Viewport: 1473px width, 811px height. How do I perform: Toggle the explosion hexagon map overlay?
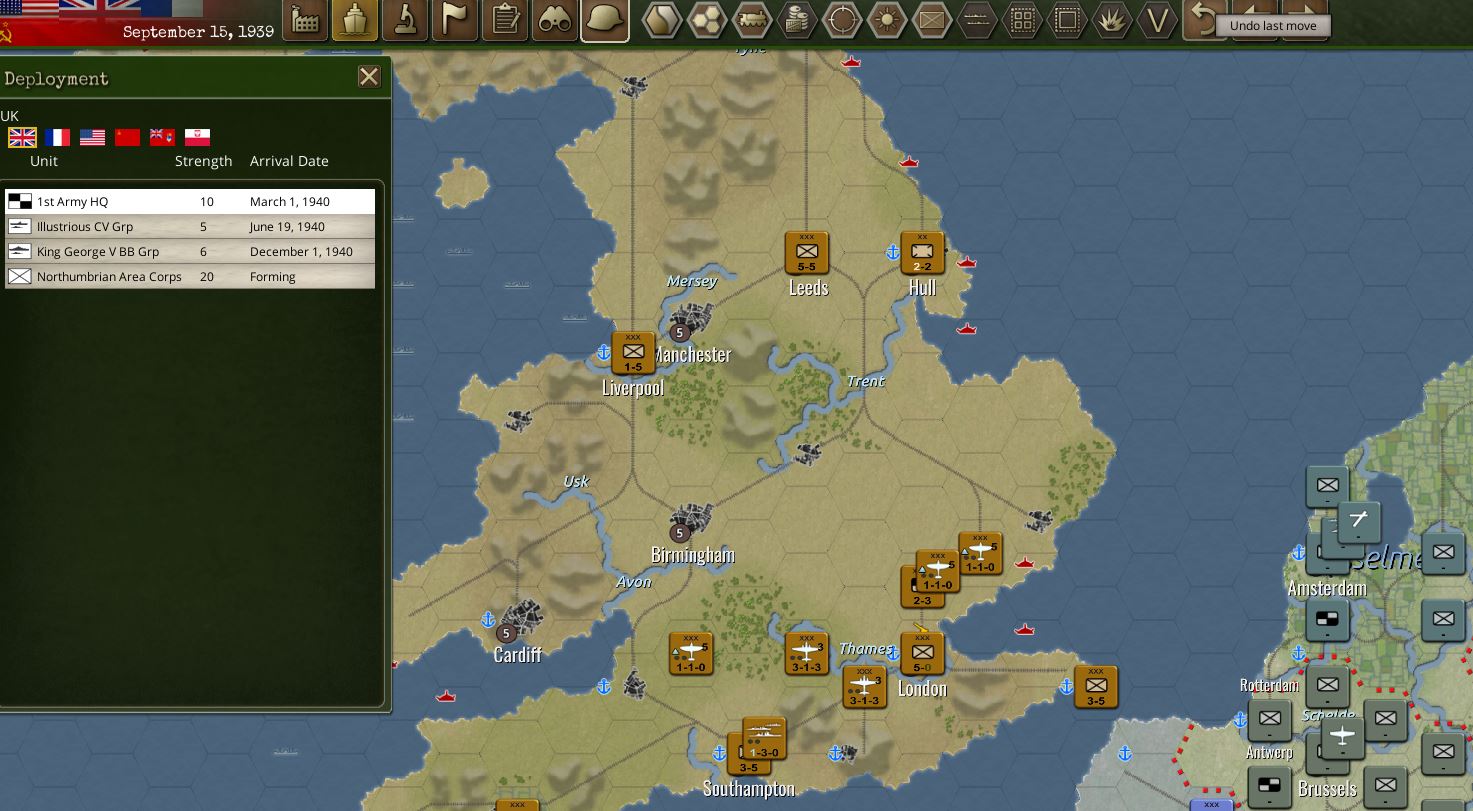[x=1112, y=20]
